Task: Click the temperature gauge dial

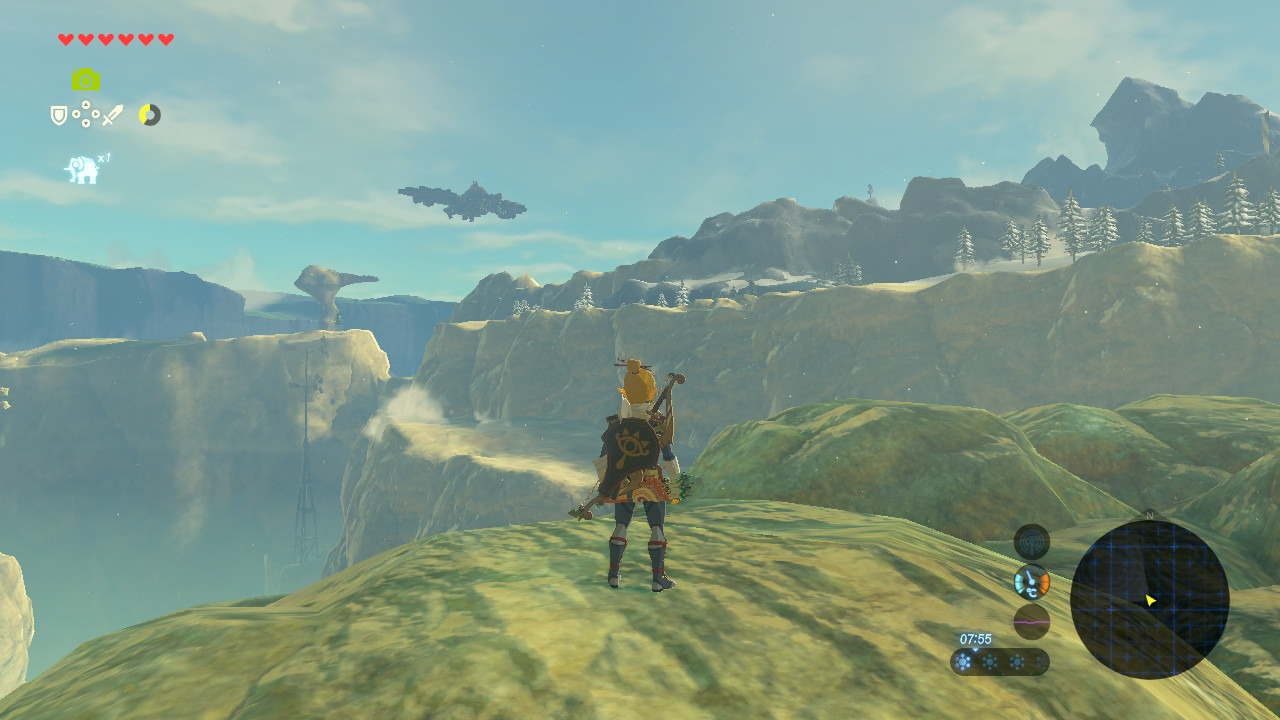Action: [1031, 581]
